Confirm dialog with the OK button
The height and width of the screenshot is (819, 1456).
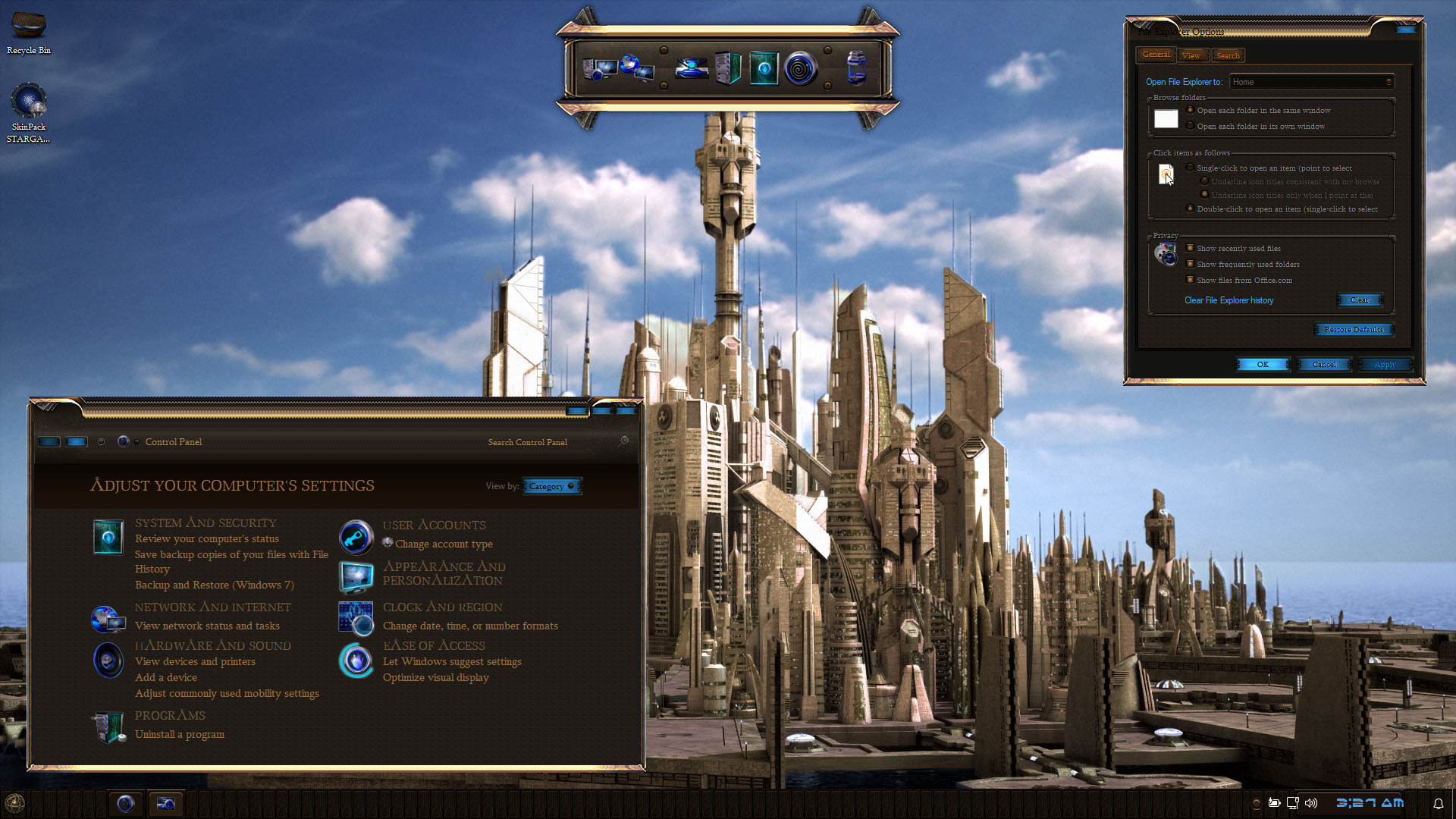[x=1263, y=365]
